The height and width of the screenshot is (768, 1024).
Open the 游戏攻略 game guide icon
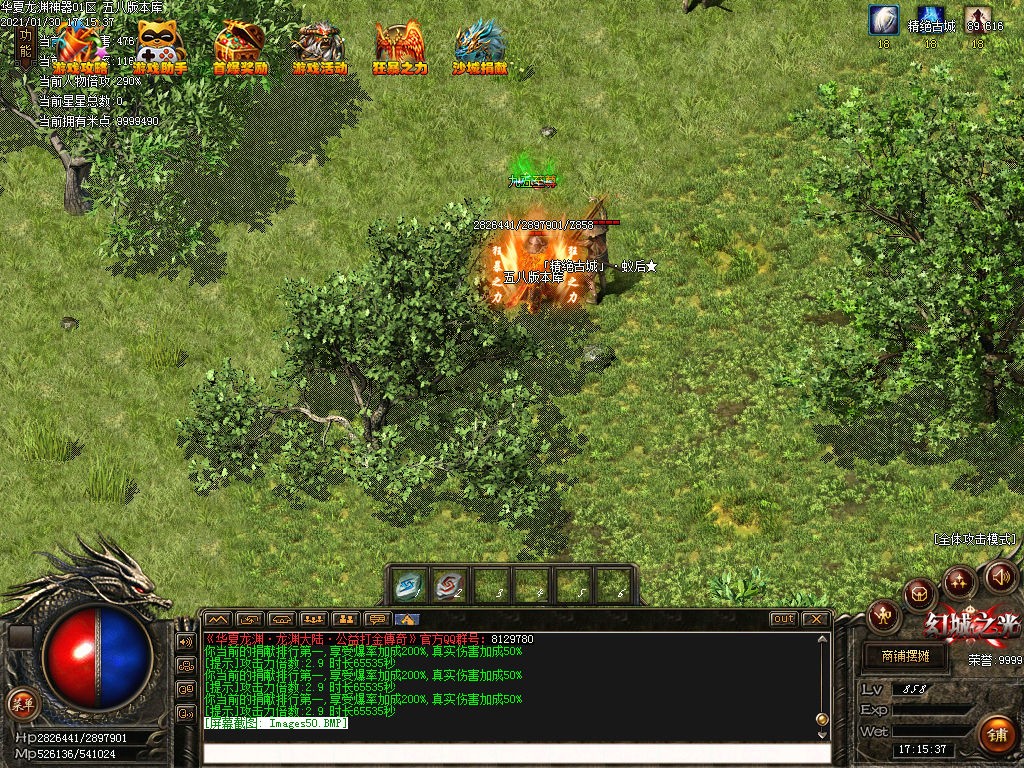(x=80, y=46)
